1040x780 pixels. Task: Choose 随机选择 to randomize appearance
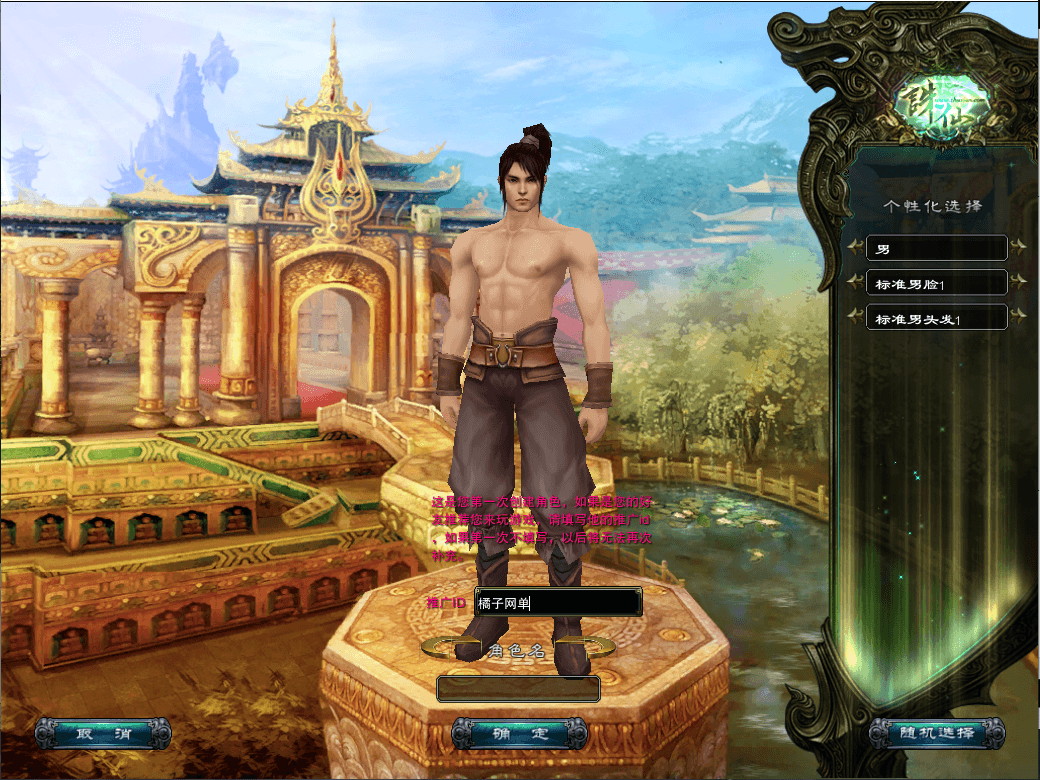coord(936,733)
